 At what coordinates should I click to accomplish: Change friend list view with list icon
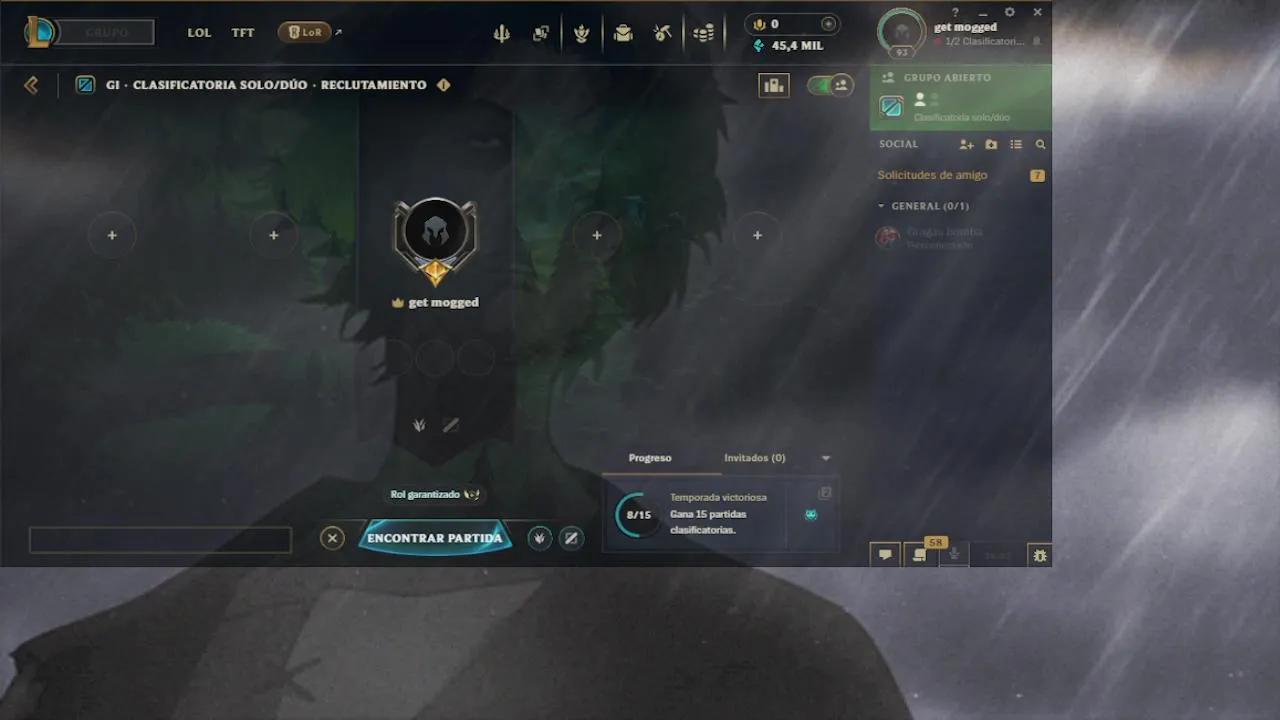[x=1016, y=144]
